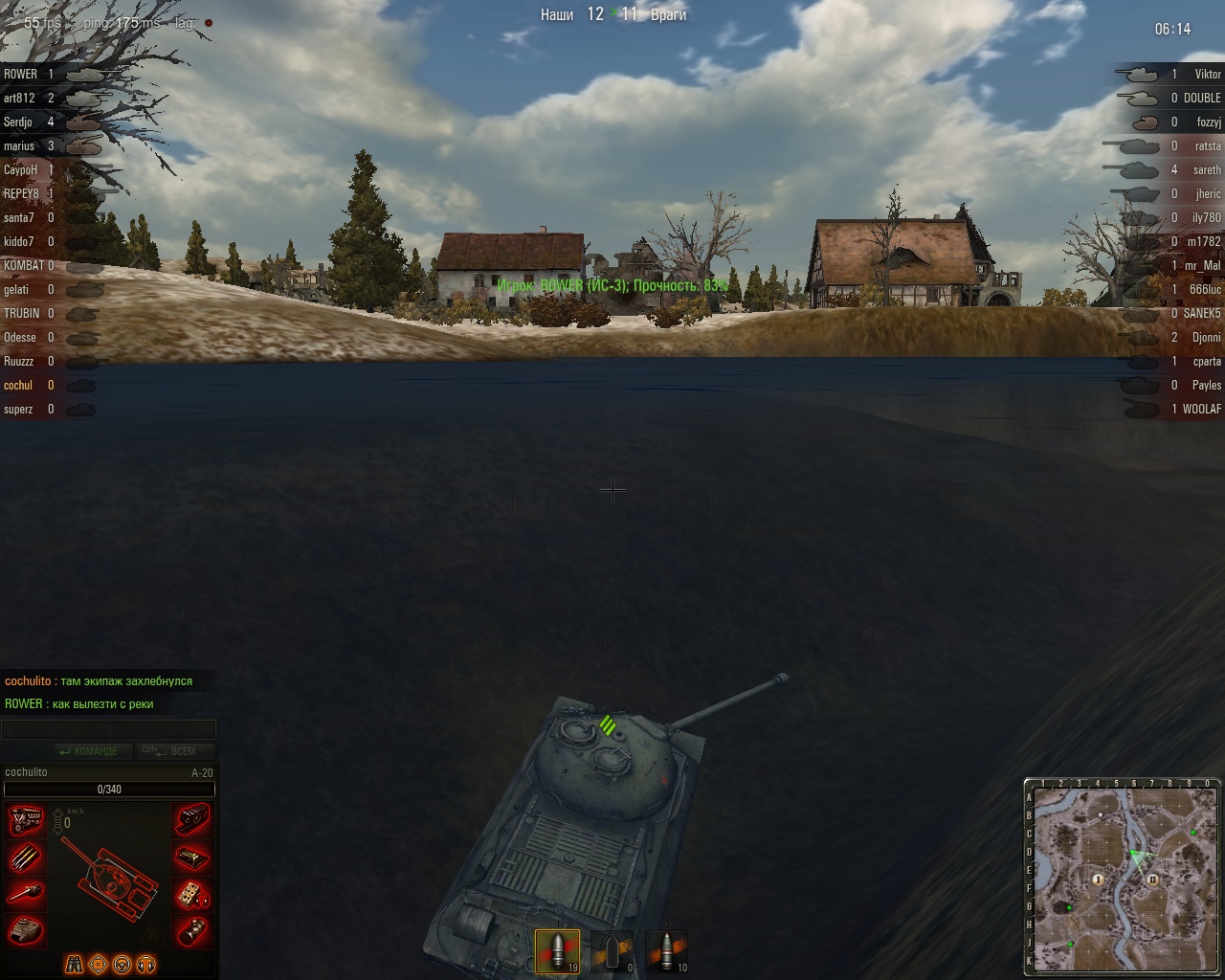Image resolution: width=1225 pixels, height=980 pixels.
Task: Click the turret icon on the damage panel
Action: (27, 926)
